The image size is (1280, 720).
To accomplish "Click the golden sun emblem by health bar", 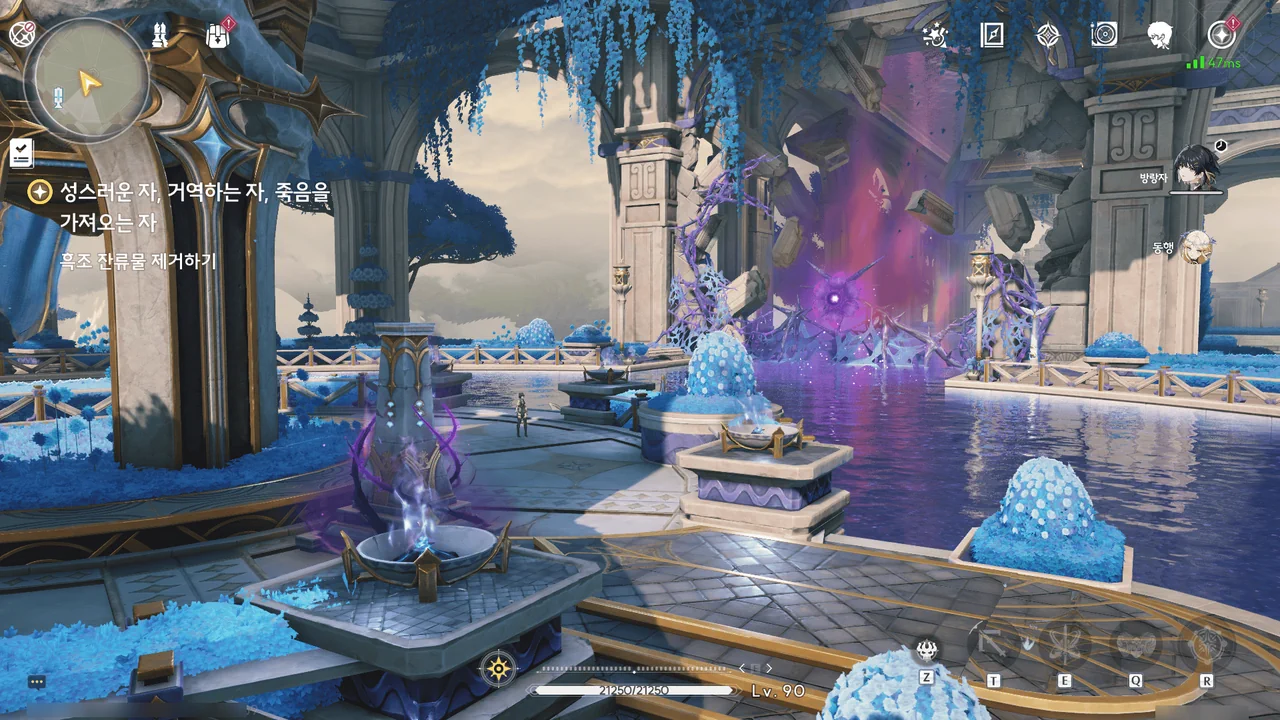I will (497, 669).
